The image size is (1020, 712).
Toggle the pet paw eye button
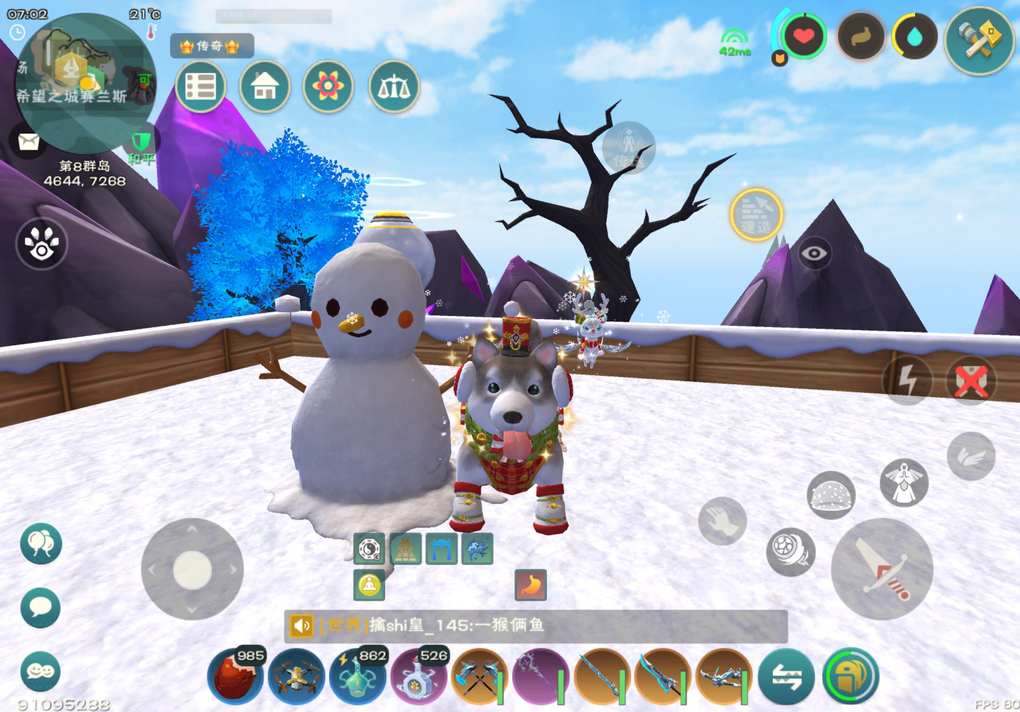(x=41, y=244)
